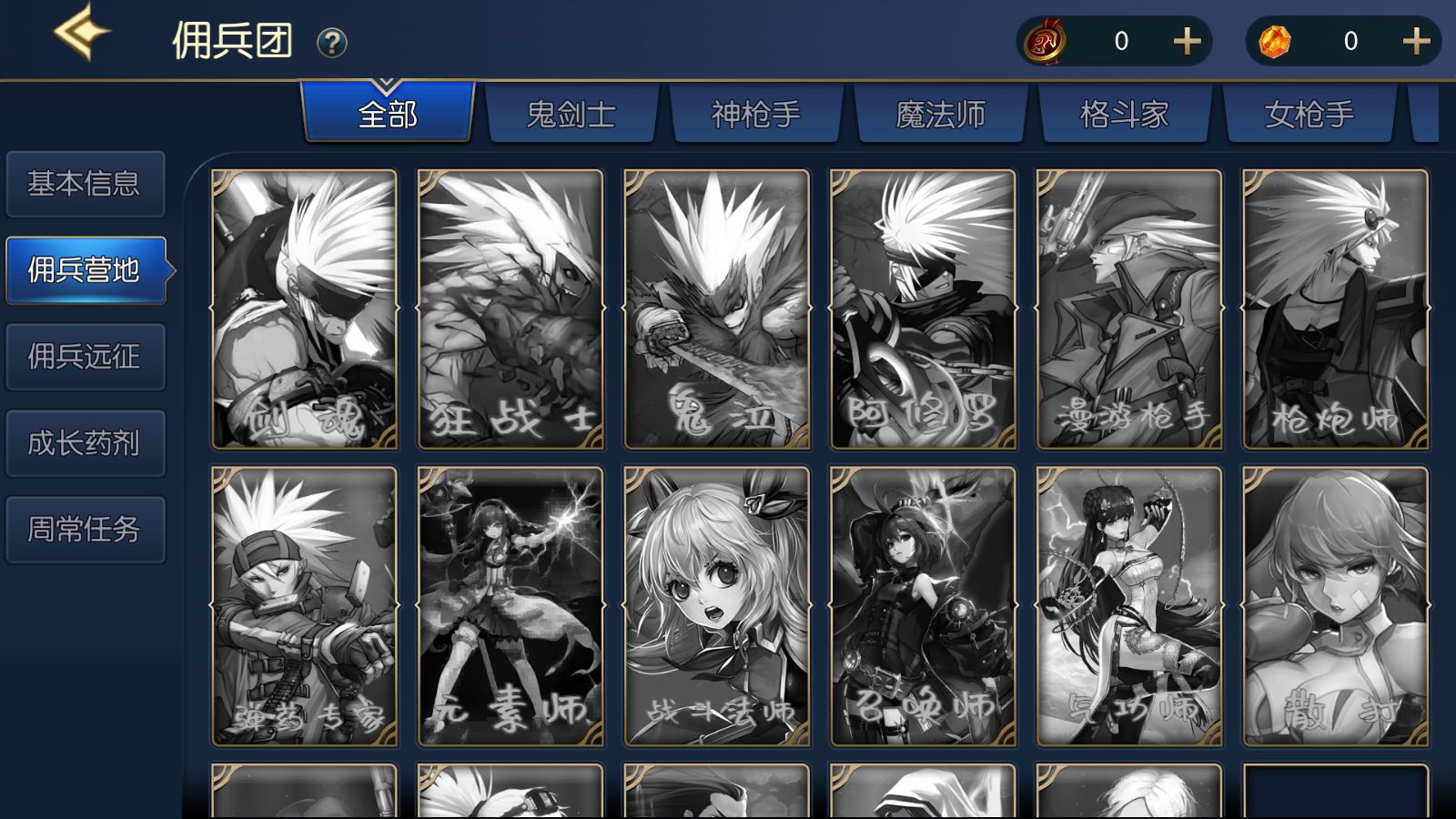
Task: Click plus beside the gem counter
Action: (x=1414, y=41)
